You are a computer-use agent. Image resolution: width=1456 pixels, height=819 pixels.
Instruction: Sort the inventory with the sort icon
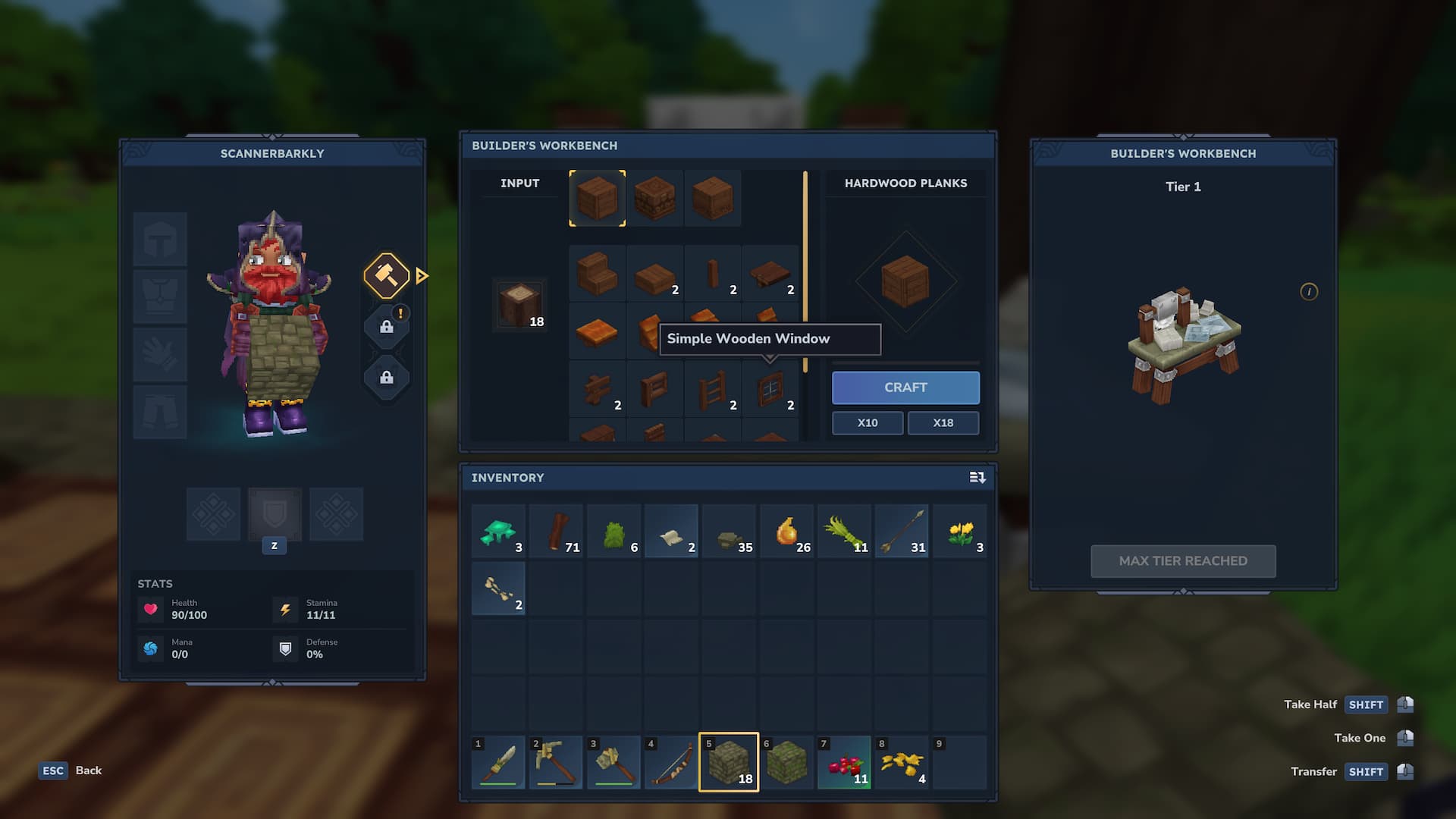[x=977, y=478]
